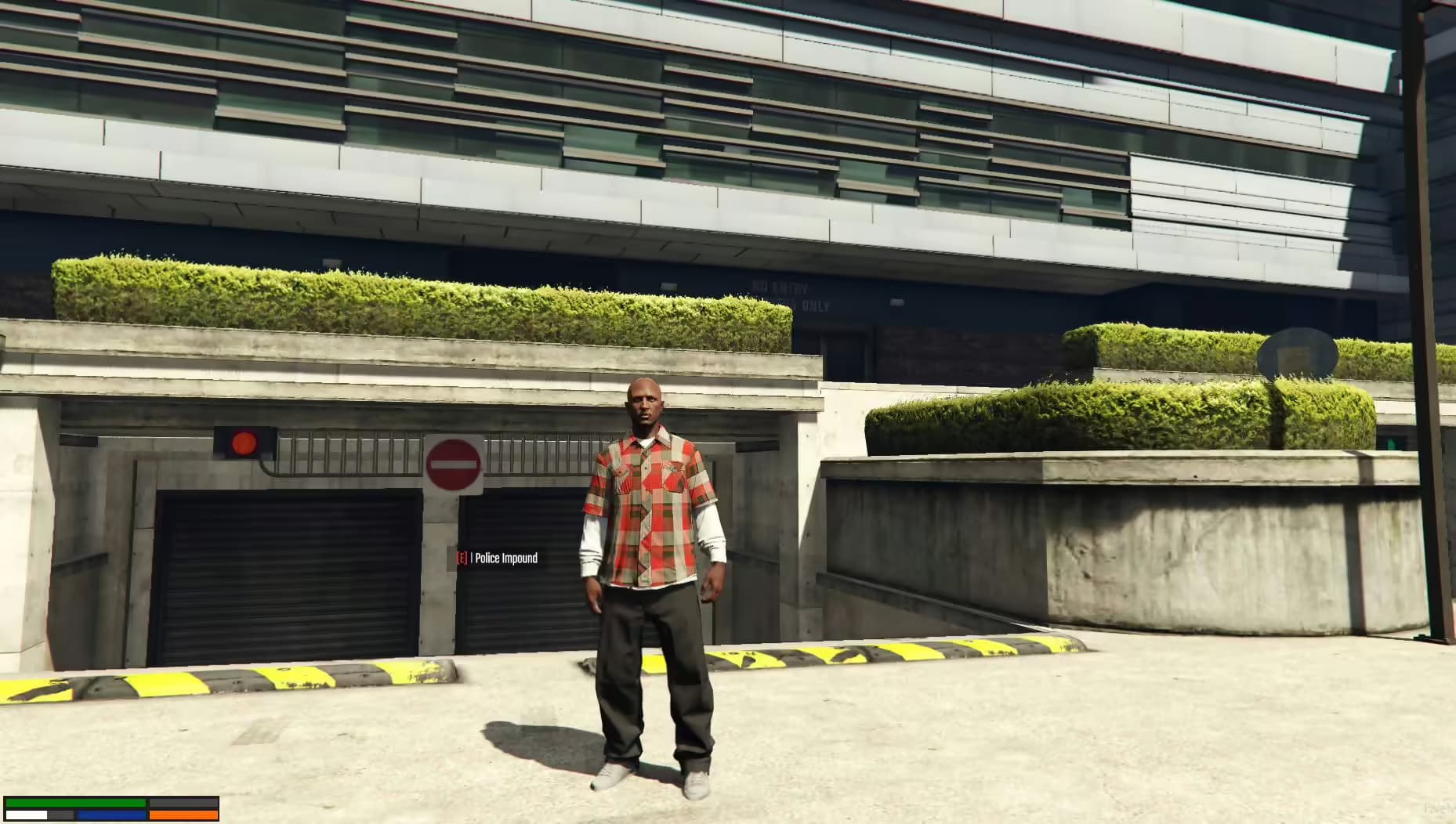Click the green HUD bar as a progress control
Image resolution: width=1456 pixels, height=824 pixels.
(74, 803)
